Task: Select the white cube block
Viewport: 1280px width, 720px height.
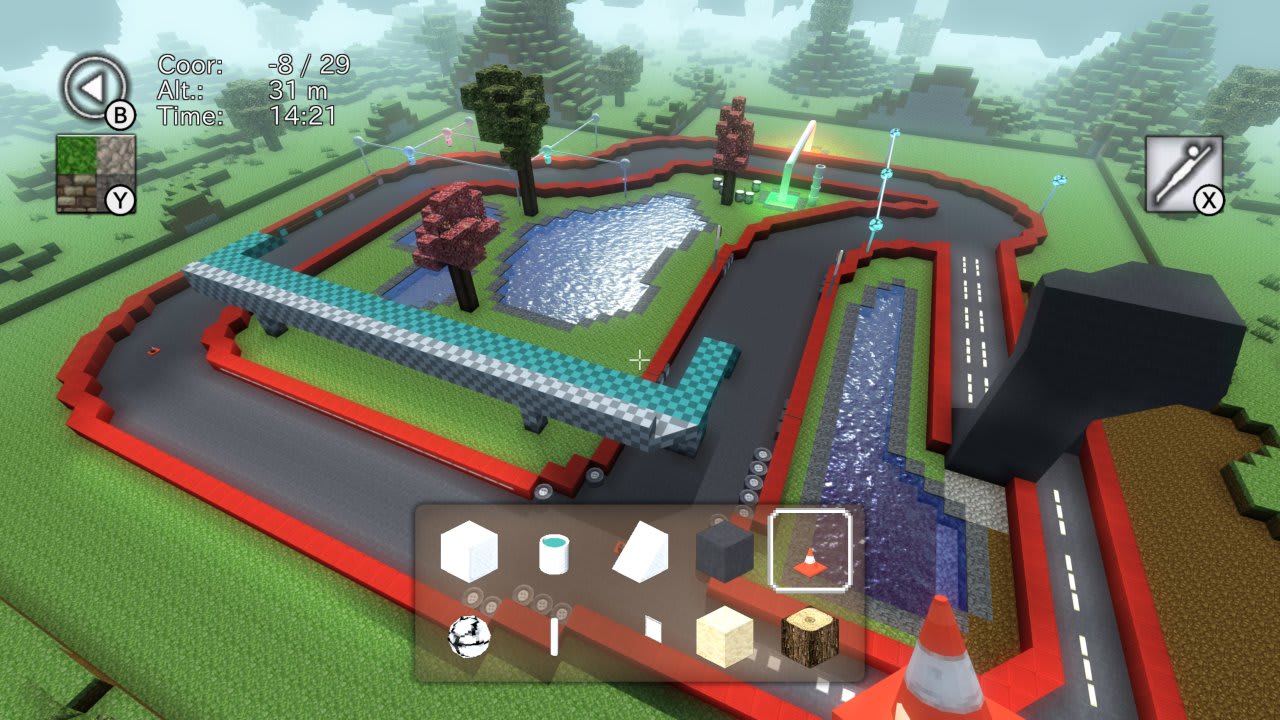Action: (470, 551)
